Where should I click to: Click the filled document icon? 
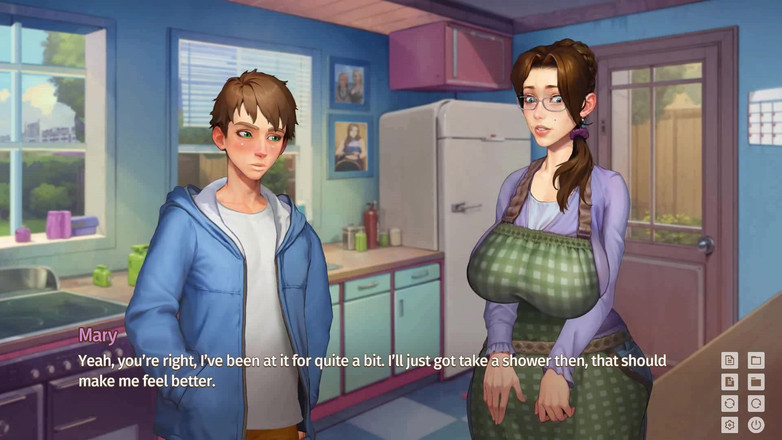pos(730,381)
